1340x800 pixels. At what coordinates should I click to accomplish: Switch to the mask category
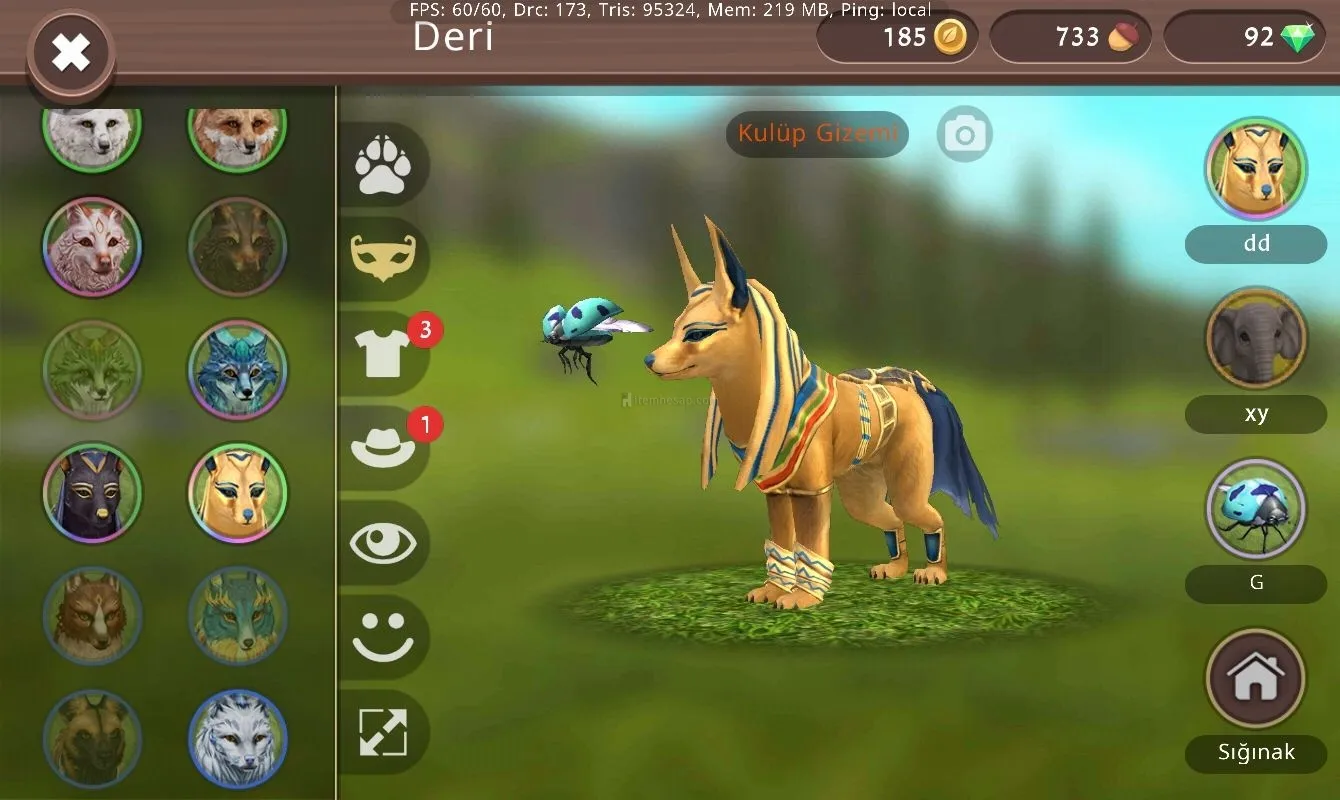tap(383, 259)
